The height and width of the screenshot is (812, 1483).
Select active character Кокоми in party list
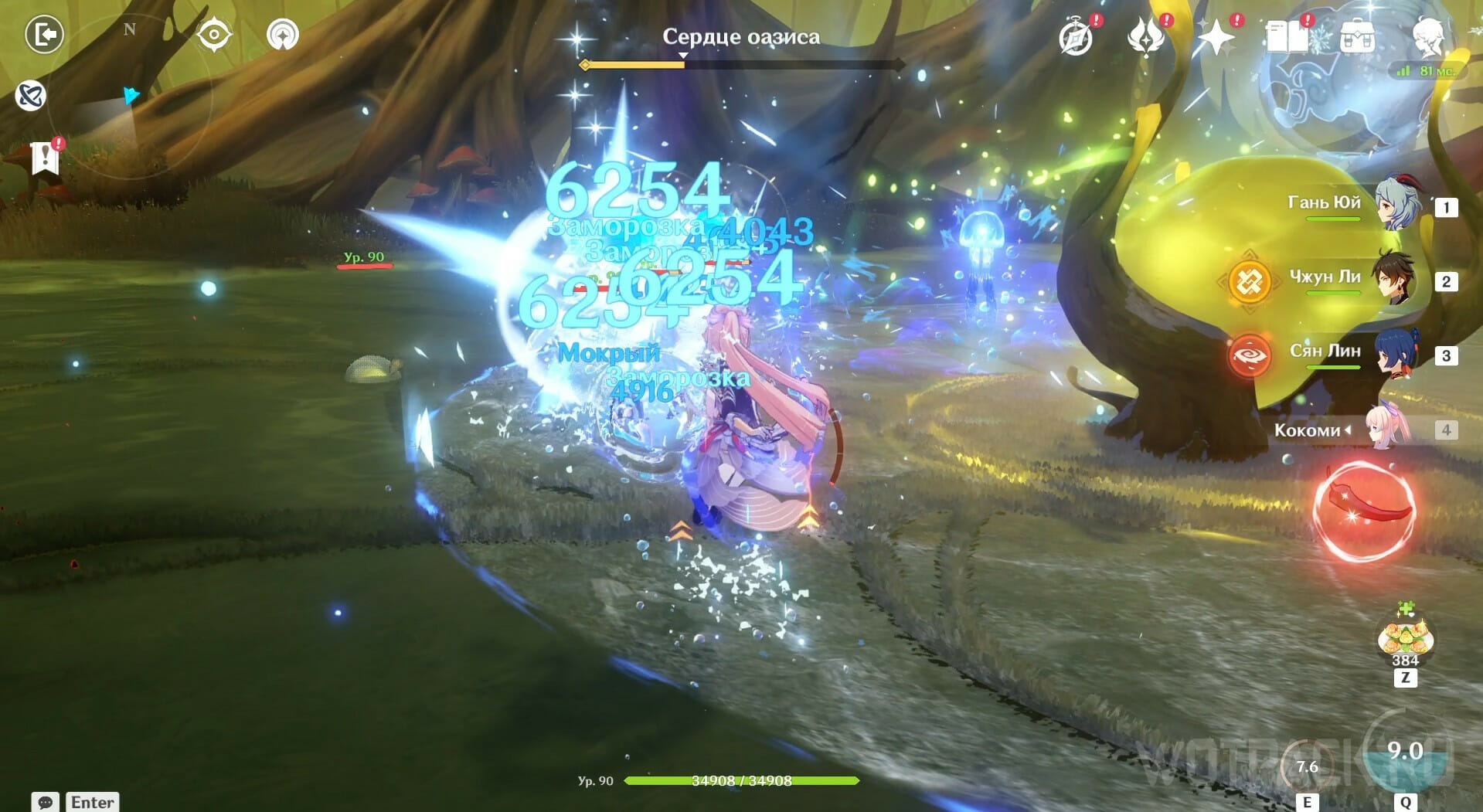pos(1387,429)
